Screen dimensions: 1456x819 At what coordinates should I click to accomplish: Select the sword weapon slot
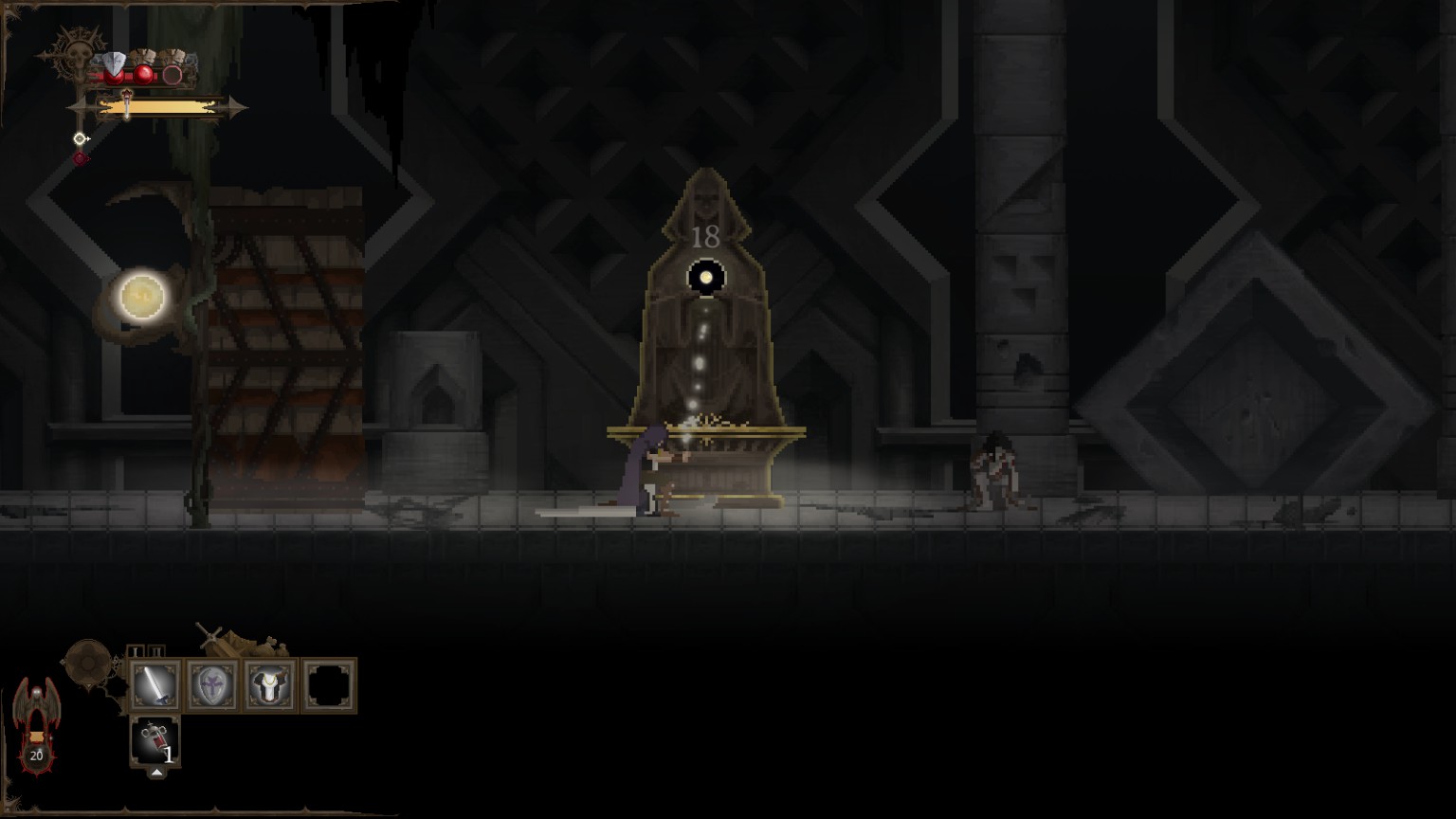155,685
